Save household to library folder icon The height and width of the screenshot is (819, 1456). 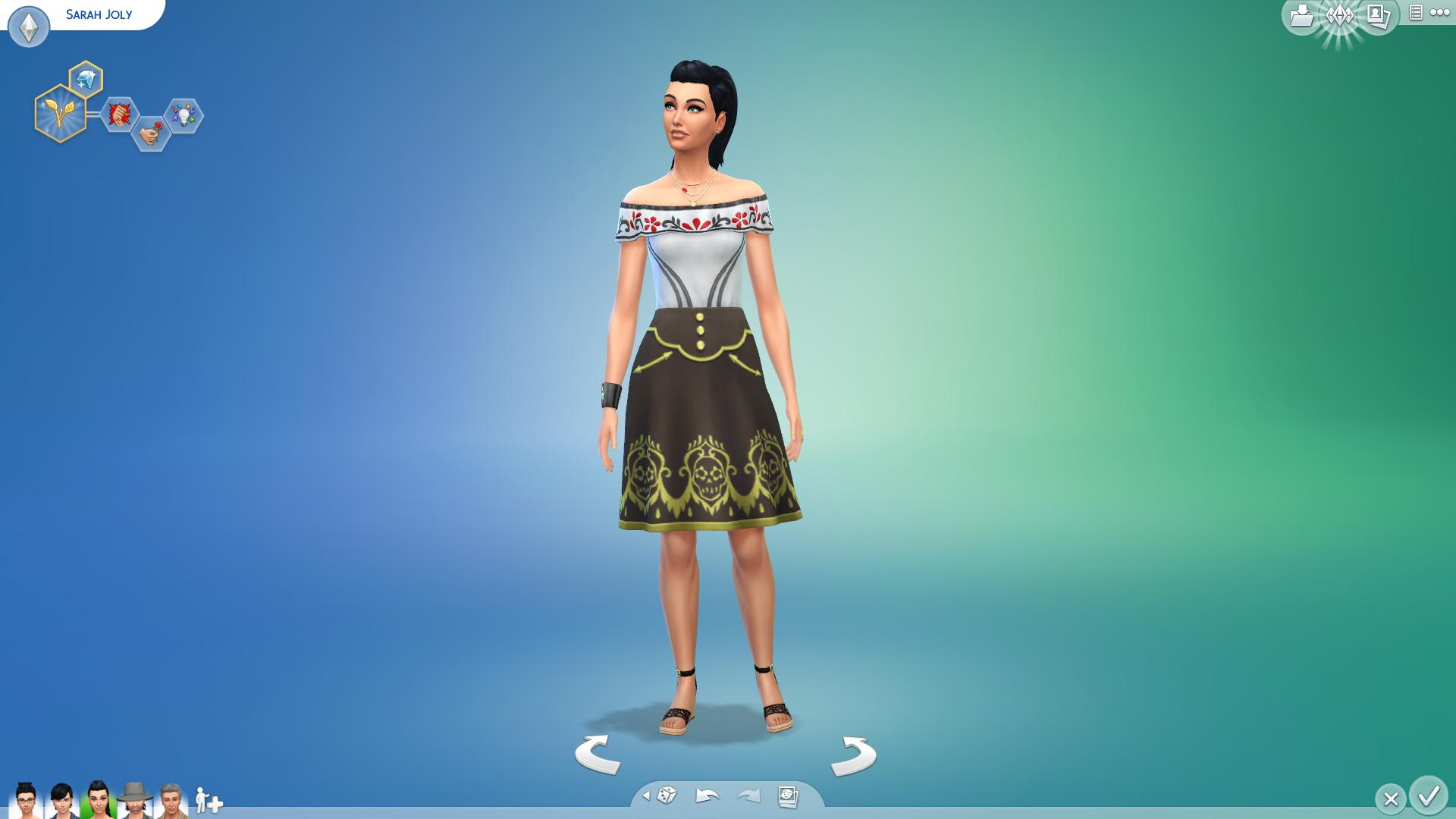click(1301, 15)
